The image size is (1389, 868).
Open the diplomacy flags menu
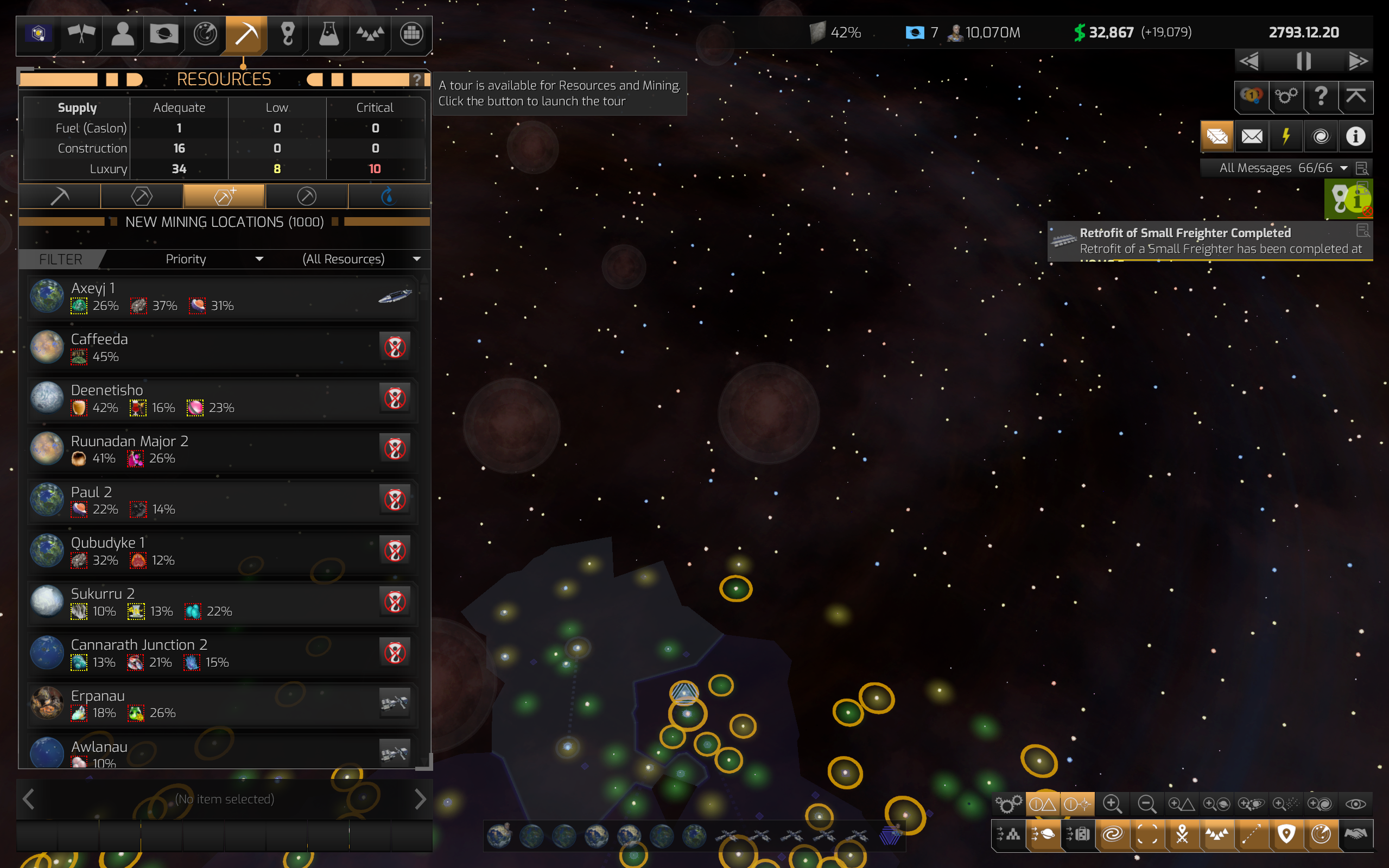81,34
